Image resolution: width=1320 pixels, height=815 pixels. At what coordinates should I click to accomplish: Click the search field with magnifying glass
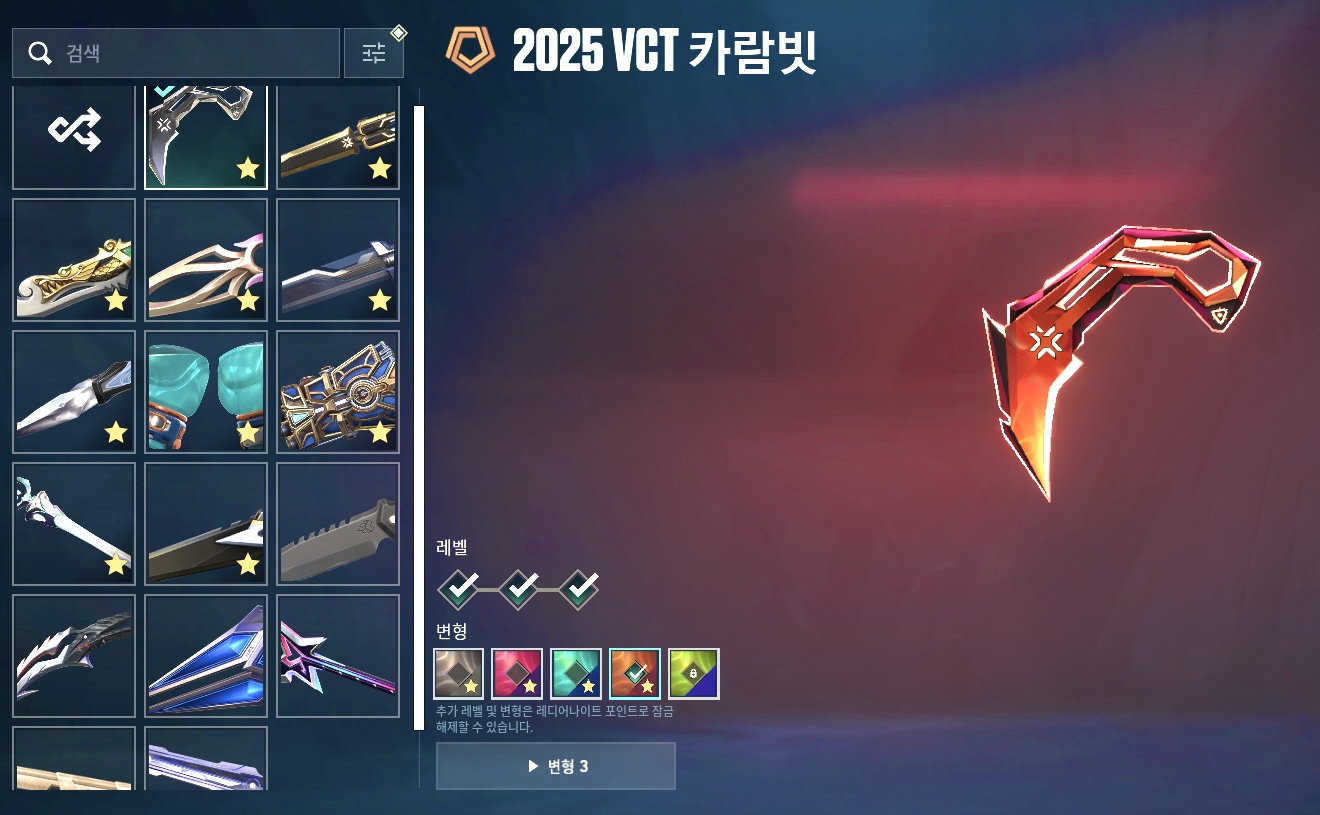click(176, 53)
